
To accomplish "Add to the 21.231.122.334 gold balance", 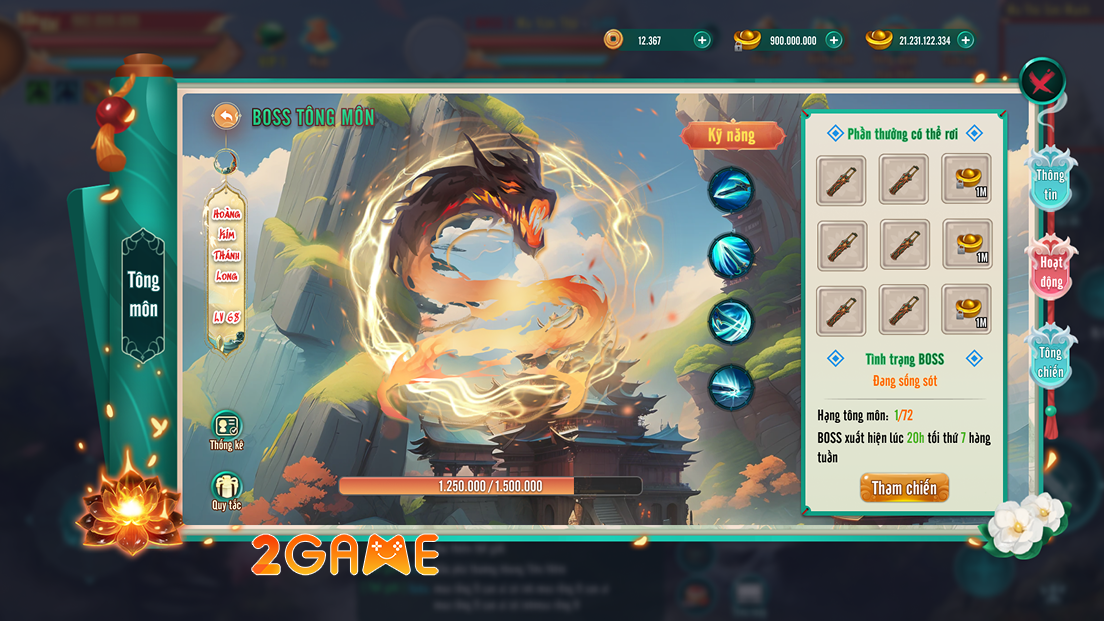I will (x=965, y=40).
